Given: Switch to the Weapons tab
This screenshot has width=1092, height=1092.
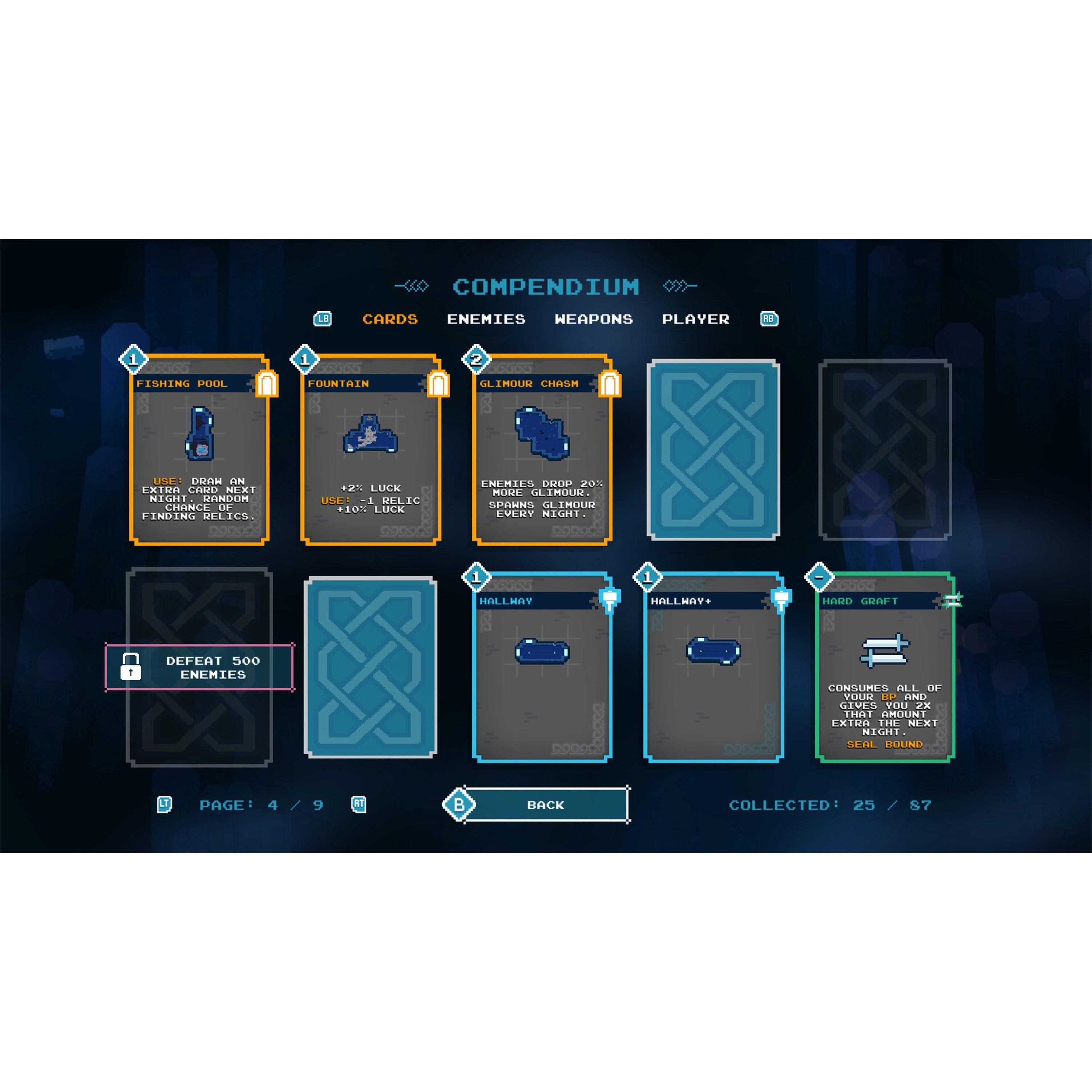Looking at the screenshot, I should point(593,319).
